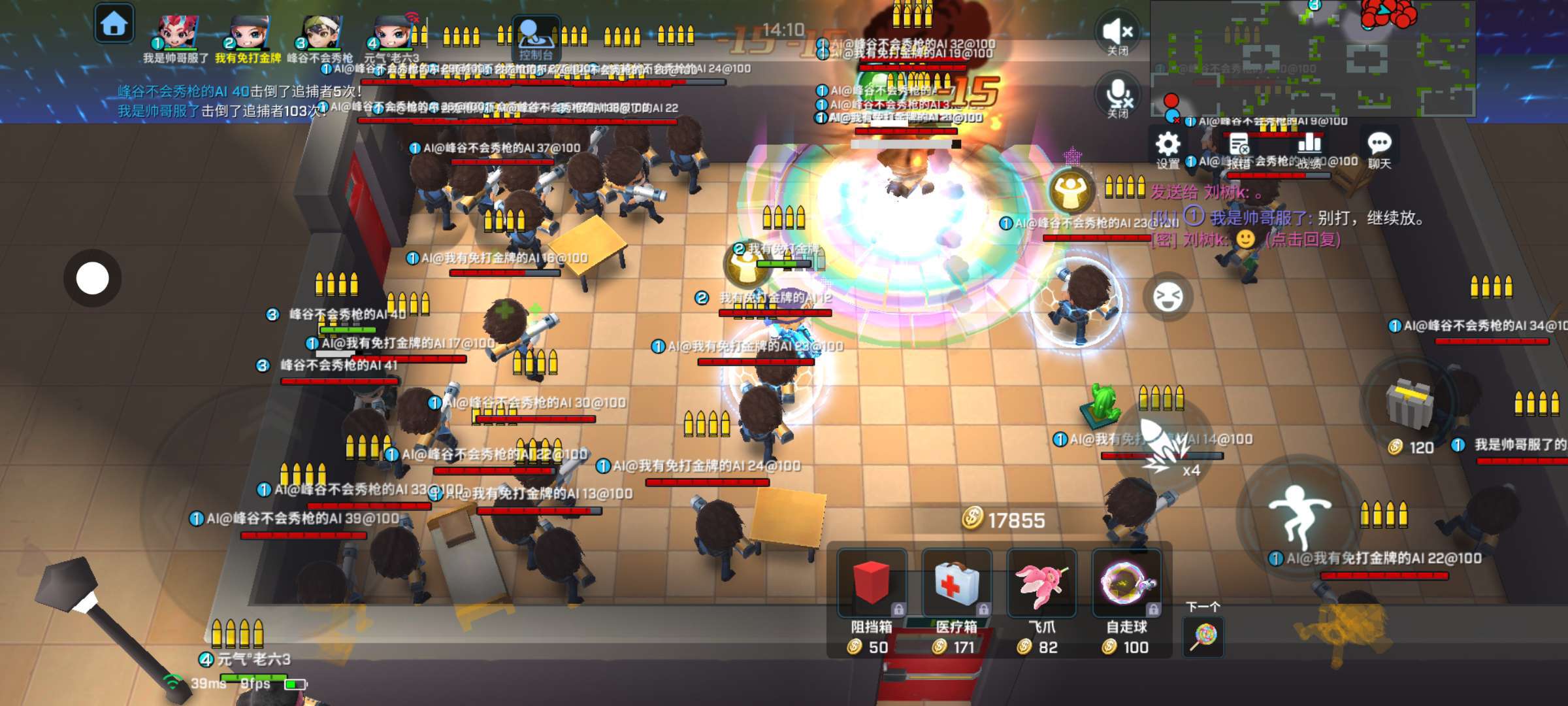Tap the blue home button
Viewport: 1568px width, 706px height.
click(x=114, y=24)
